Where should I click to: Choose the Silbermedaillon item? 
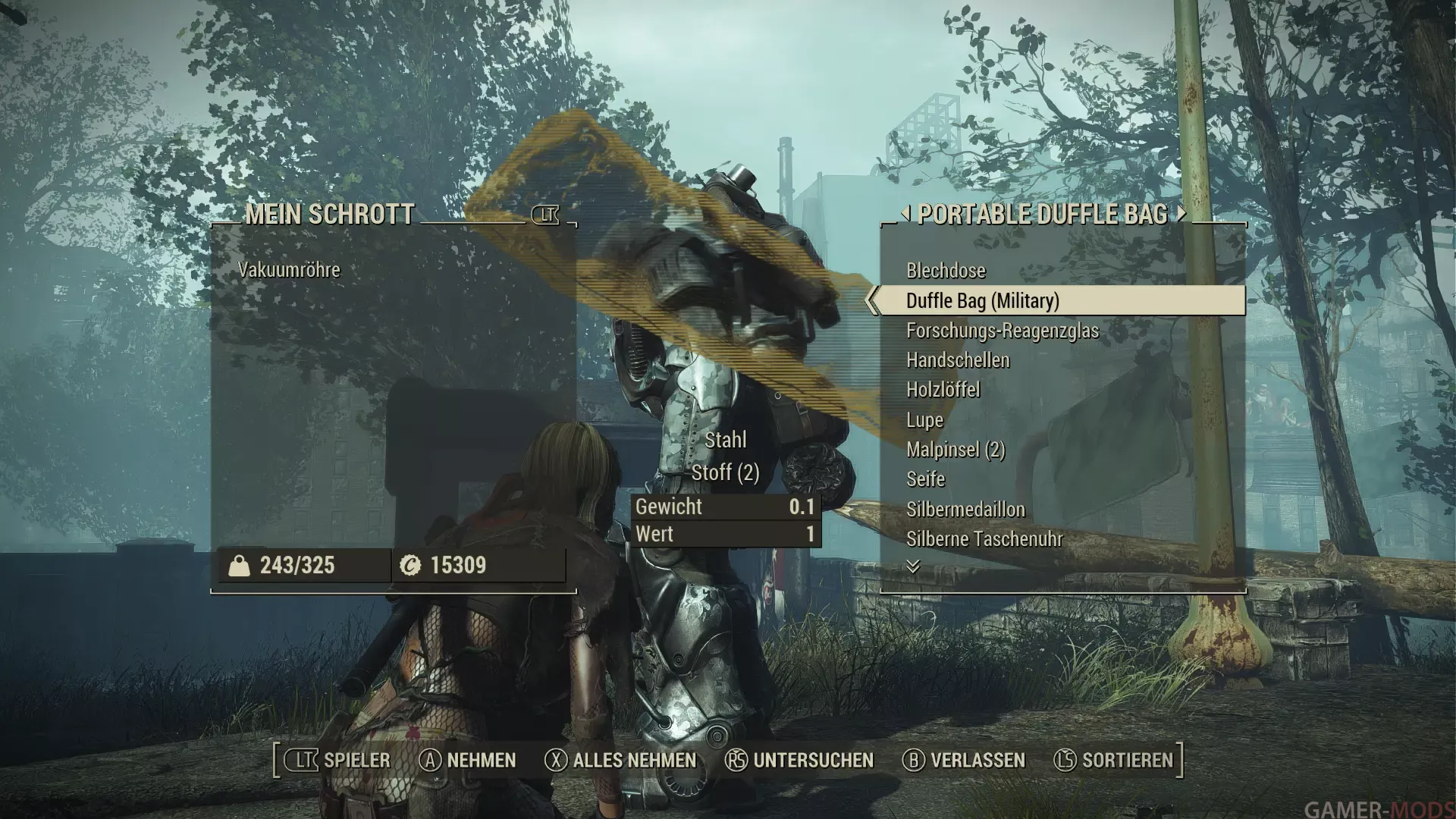tap(965, 510)
